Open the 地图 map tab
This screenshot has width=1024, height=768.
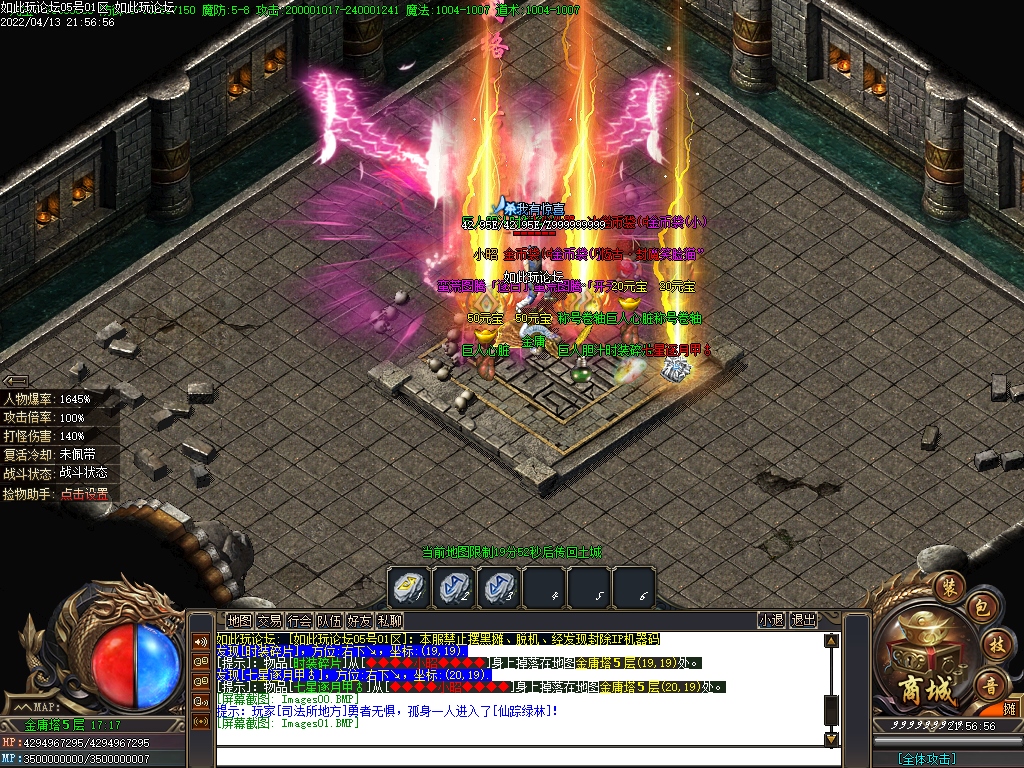point(239,621)
